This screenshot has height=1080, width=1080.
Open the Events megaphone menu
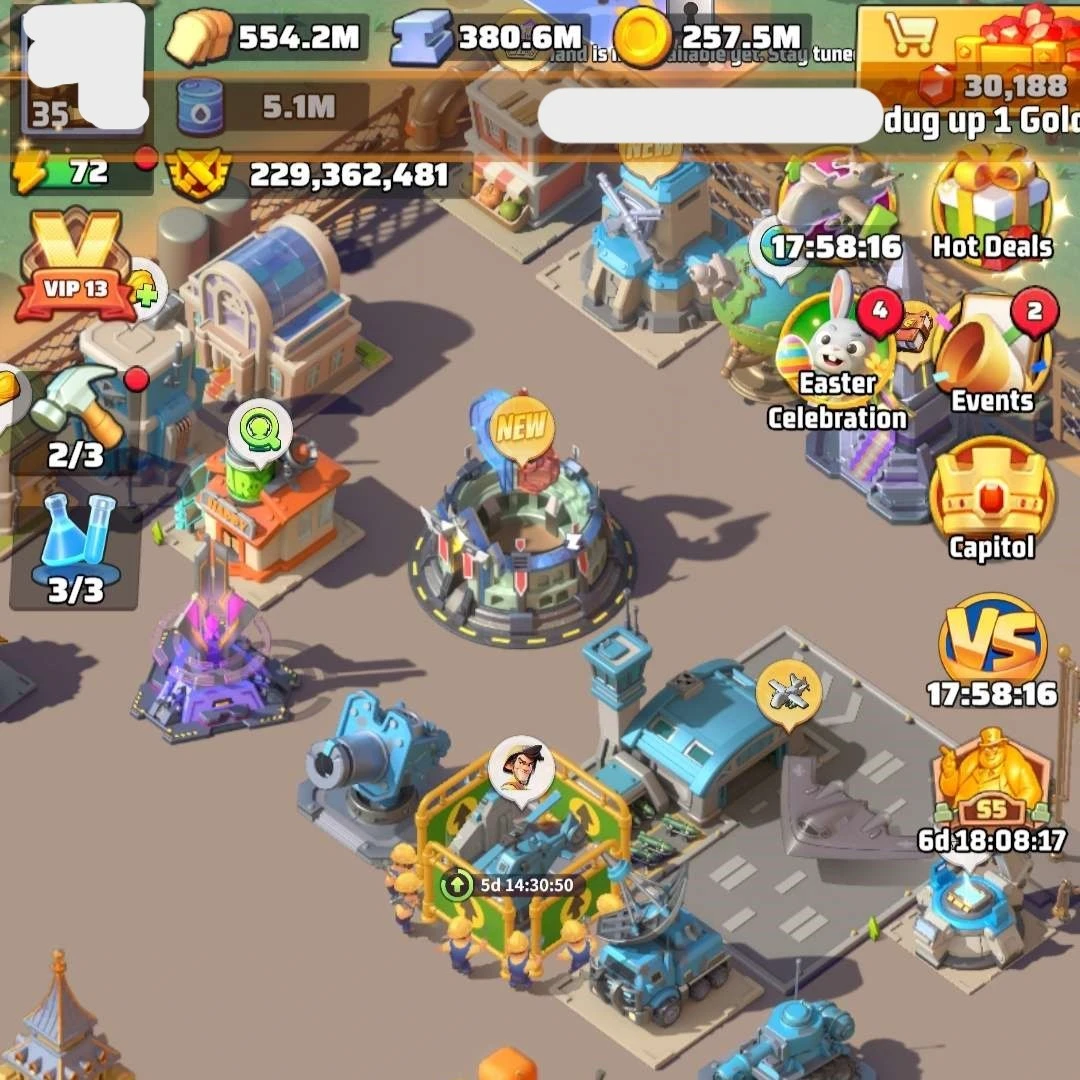click(991, 350)
